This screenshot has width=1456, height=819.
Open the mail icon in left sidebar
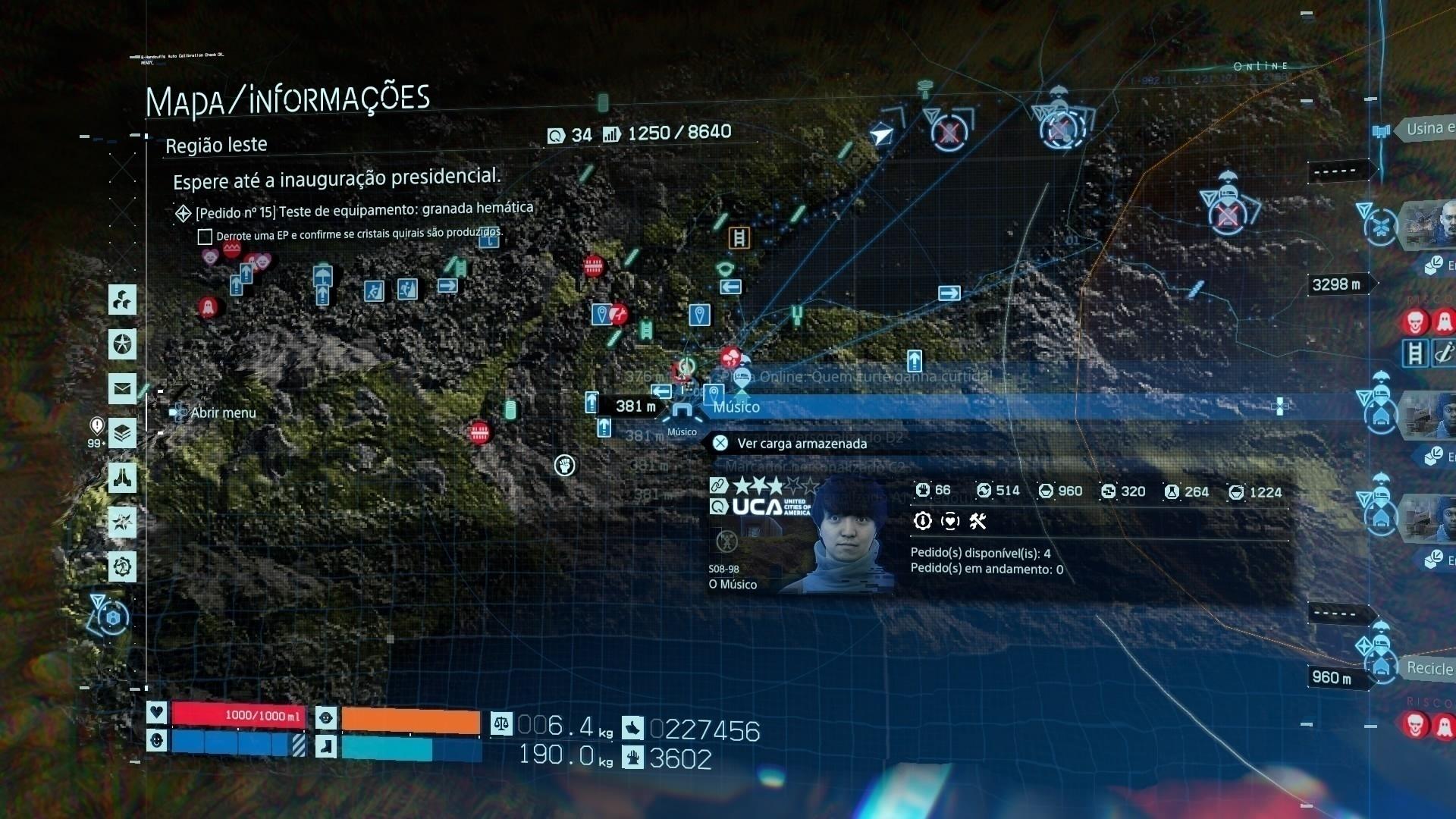[121, 388]
